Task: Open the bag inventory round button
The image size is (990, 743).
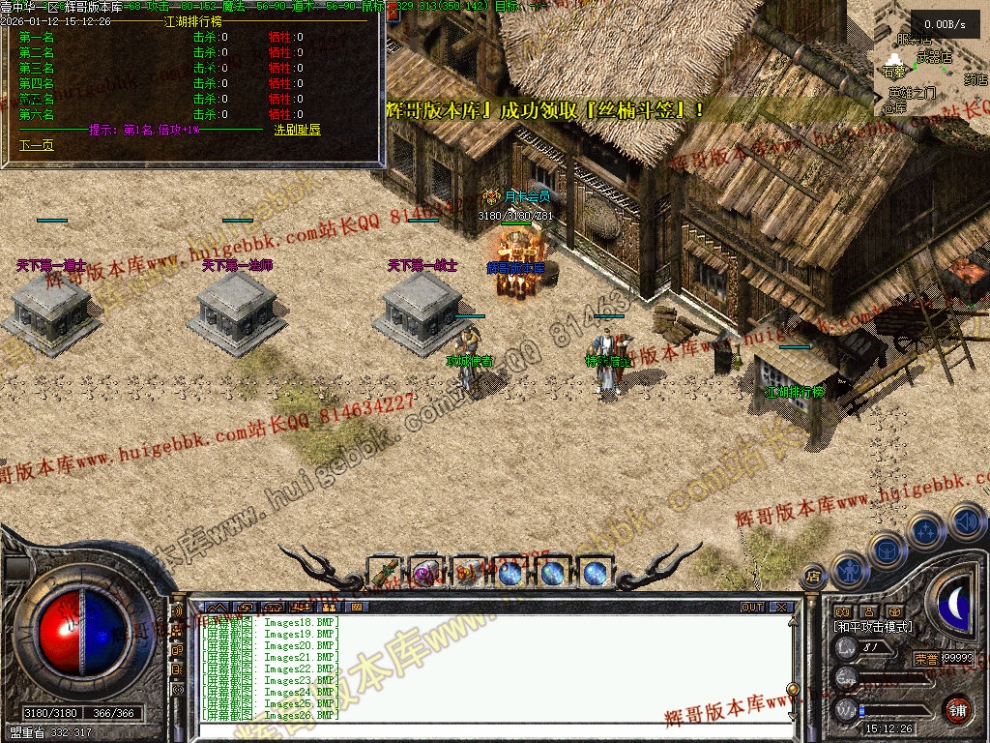Action: pos(886,548)
